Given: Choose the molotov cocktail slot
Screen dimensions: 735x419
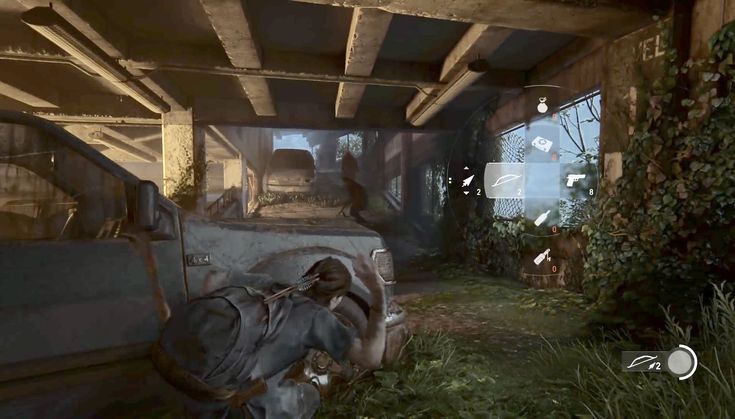Looking at the screenshot, I should point(542,257).
